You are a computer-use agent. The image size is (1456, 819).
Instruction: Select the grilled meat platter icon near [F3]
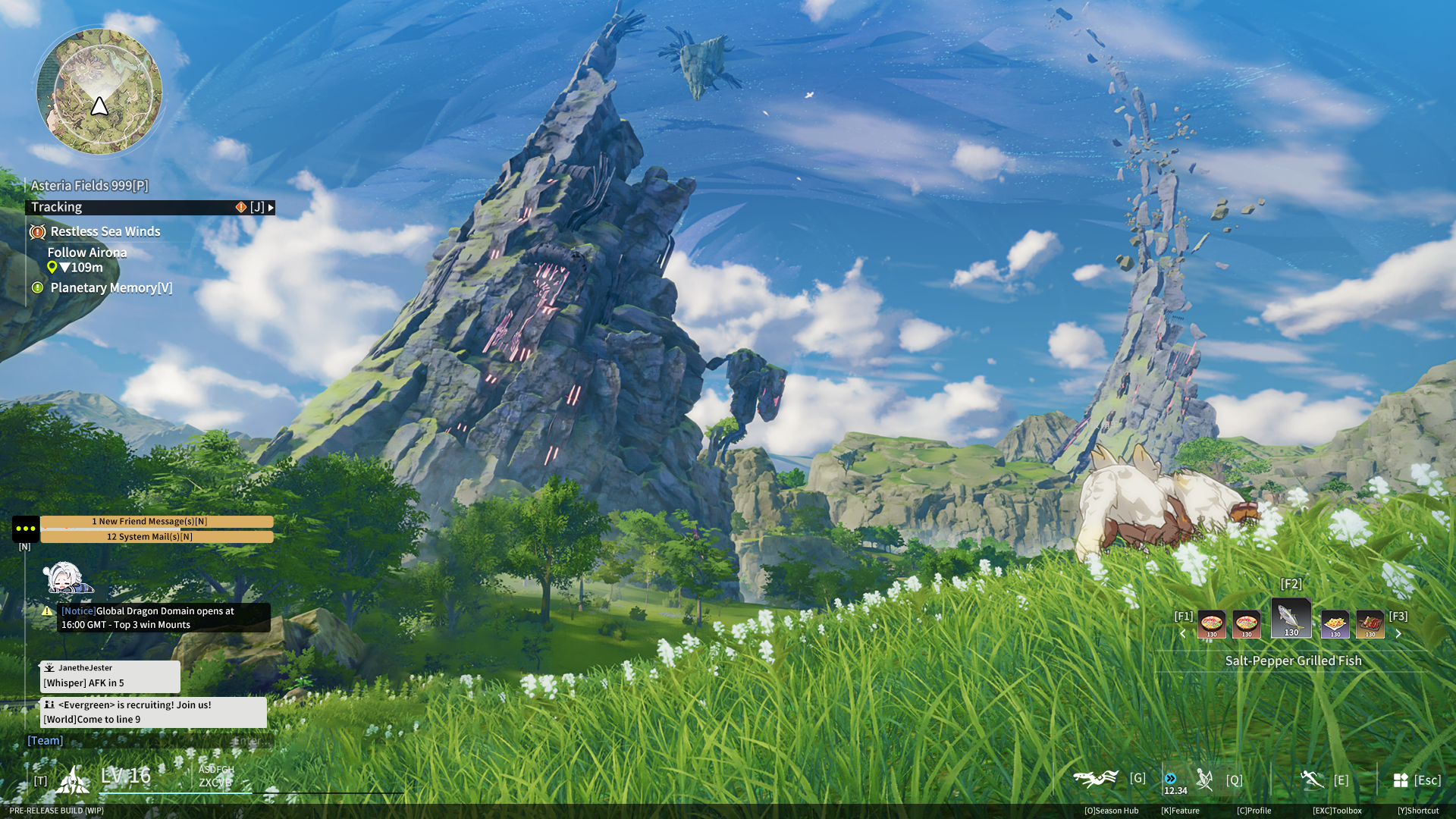[1370, 623]
